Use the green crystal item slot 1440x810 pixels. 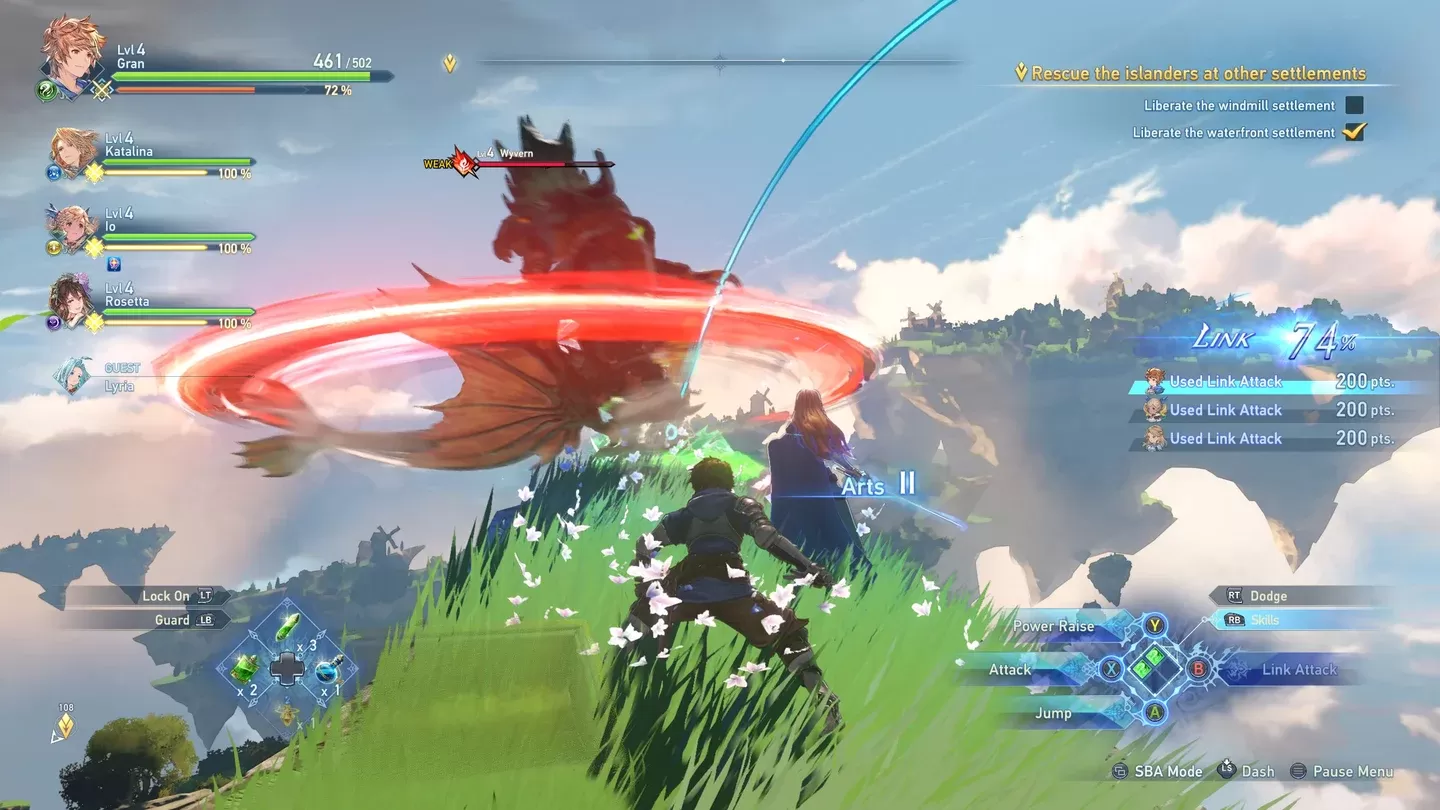coord(288,627)
